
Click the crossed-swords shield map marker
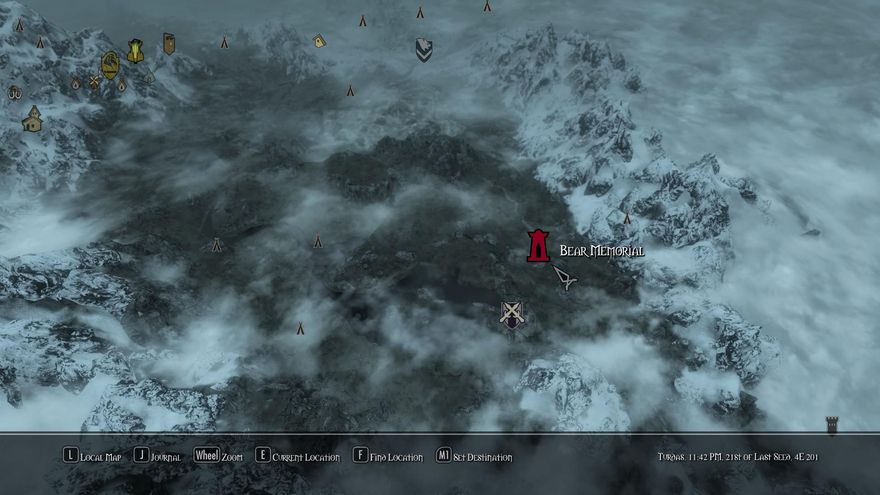coord(512,315)
